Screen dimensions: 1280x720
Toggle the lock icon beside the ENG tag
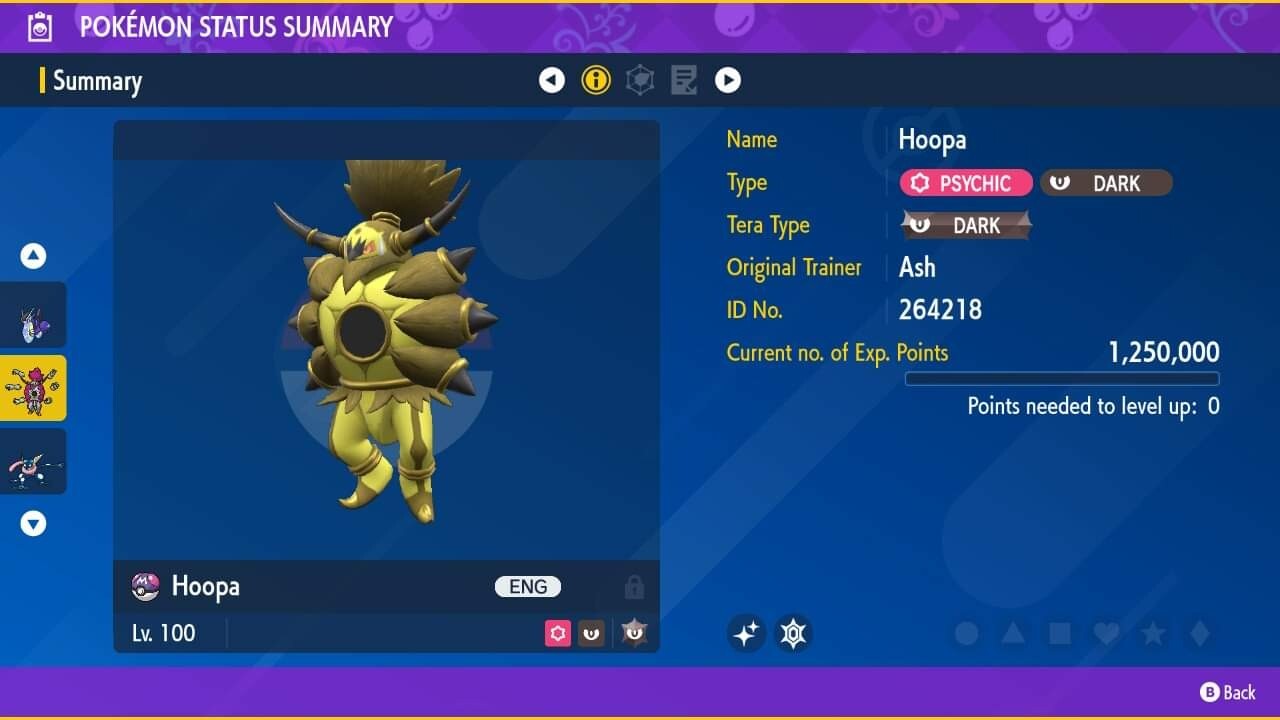click(634, 587)
